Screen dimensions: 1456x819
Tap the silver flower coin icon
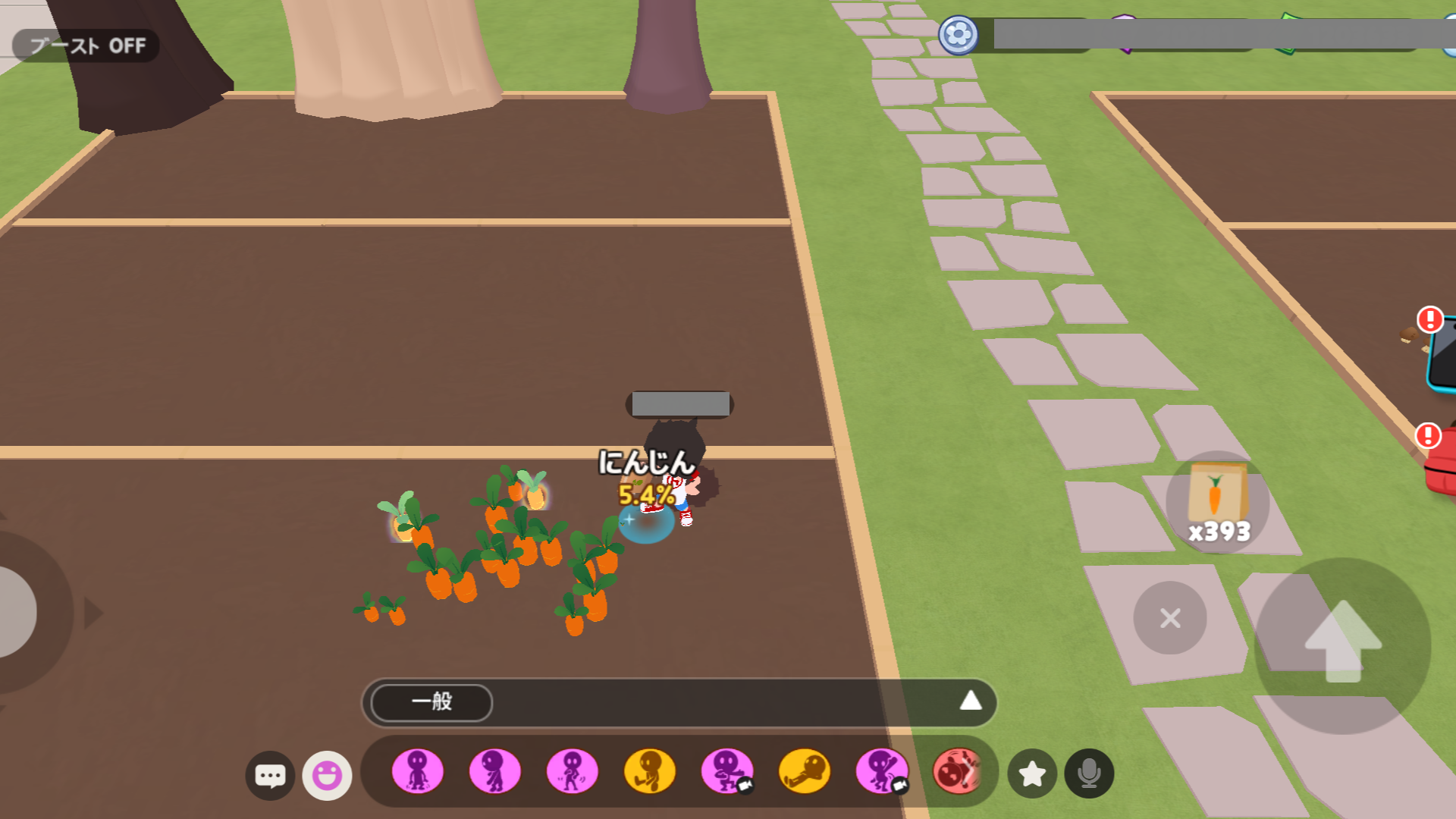[x=958, y=35]
